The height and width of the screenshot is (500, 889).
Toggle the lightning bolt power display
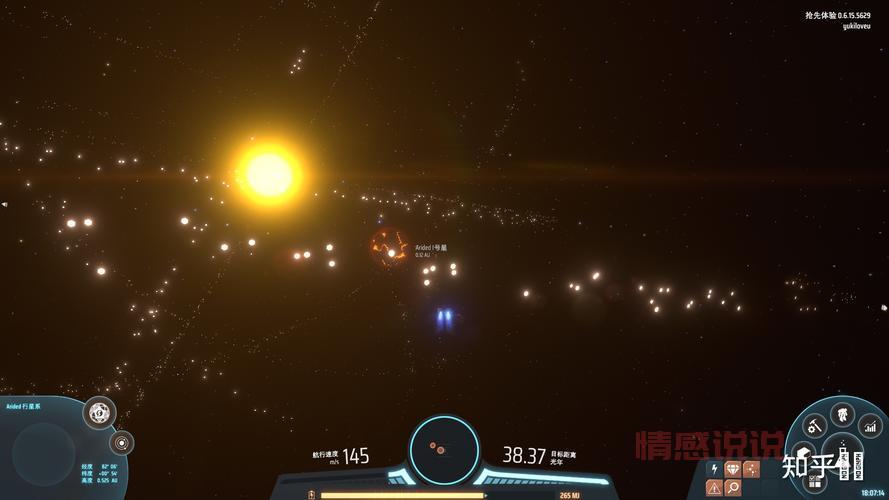click(x=714, y=468)
